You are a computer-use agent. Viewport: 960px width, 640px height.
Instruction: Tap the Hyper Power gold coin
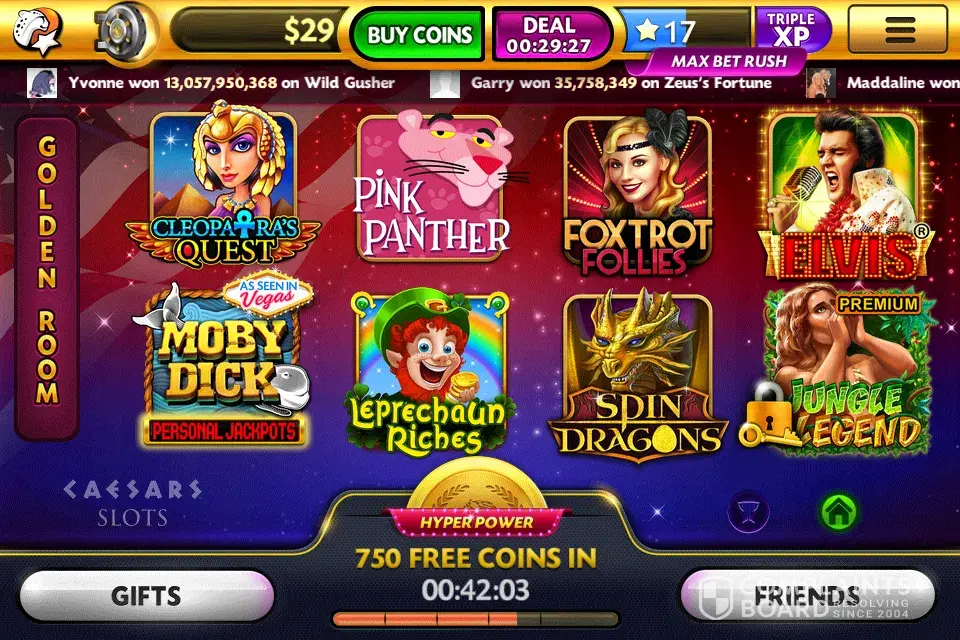click(x=476, y=490)
